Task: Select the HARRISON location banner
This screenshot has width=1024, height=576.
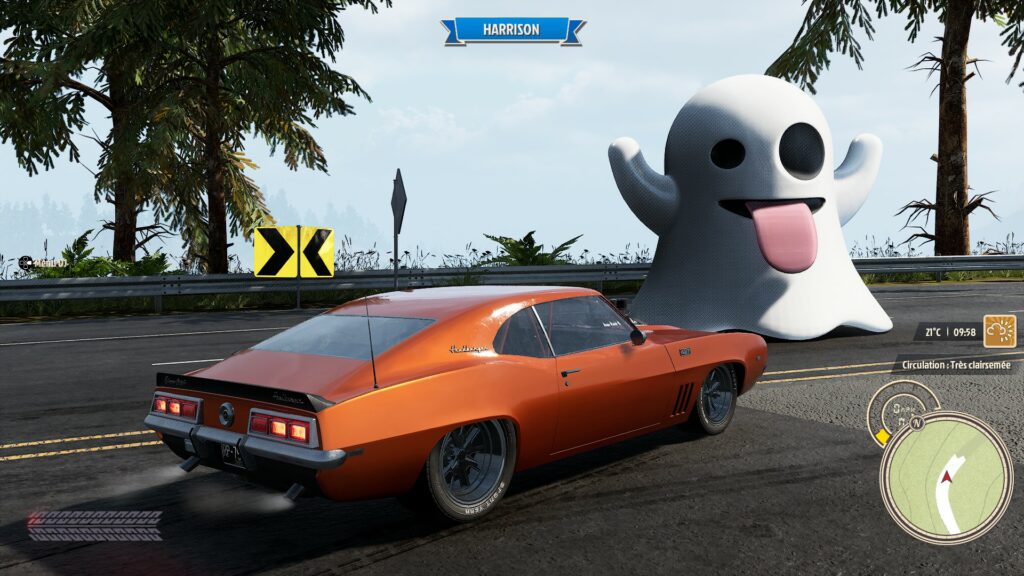Action: pos(513,30)
